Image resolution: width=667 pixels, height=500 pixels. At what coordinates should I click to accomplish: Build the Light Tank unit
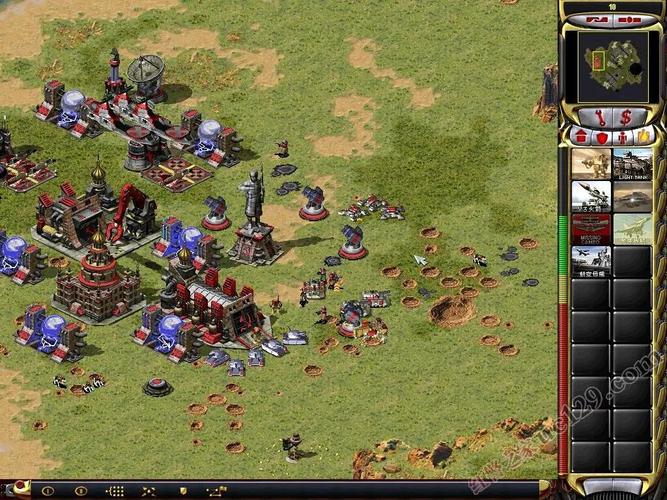[632, 164]
